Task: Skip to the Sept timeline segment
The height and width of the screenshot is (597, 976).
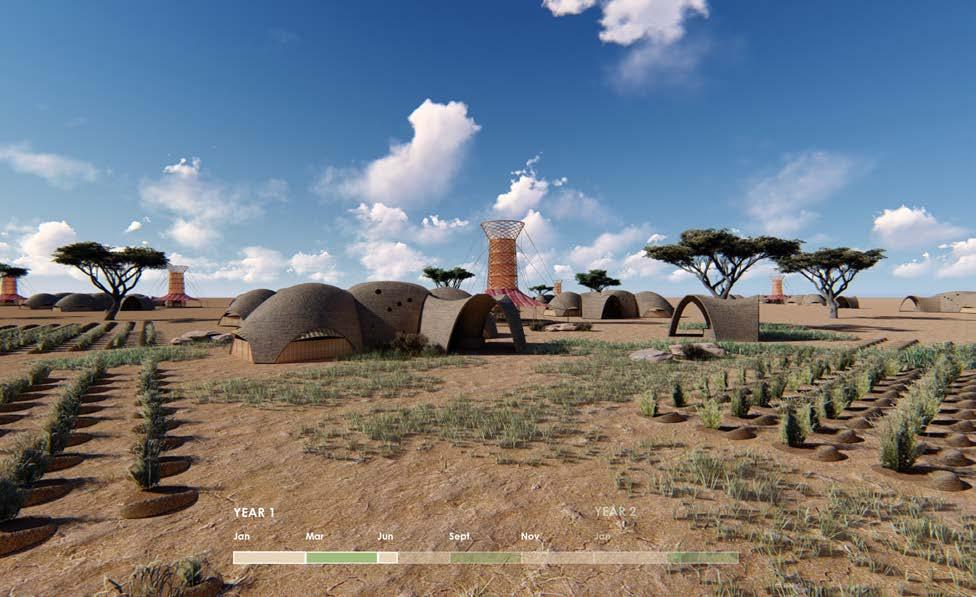Action: click(x=485, y=558)
